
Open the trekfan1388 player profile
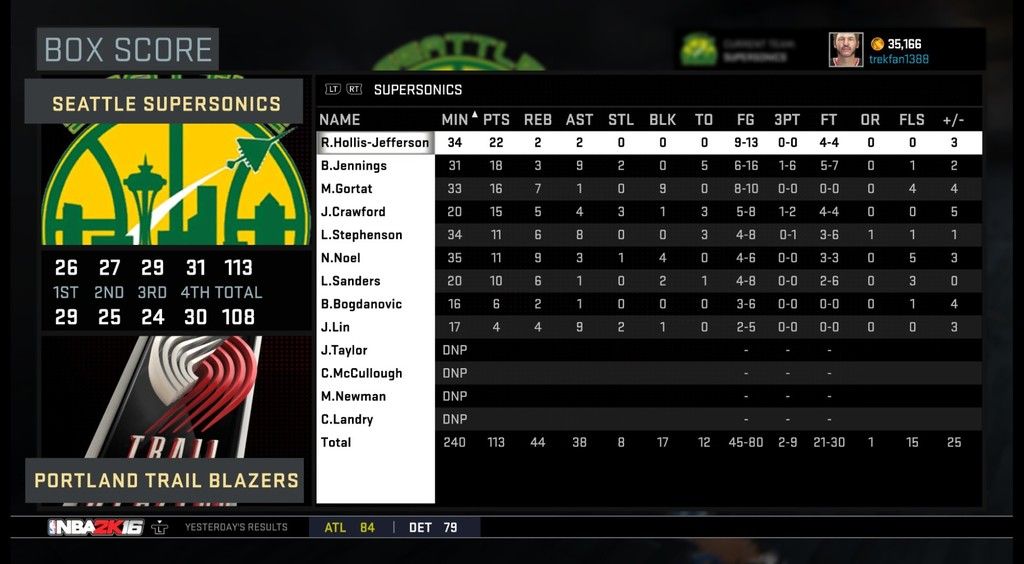[896, 59]
